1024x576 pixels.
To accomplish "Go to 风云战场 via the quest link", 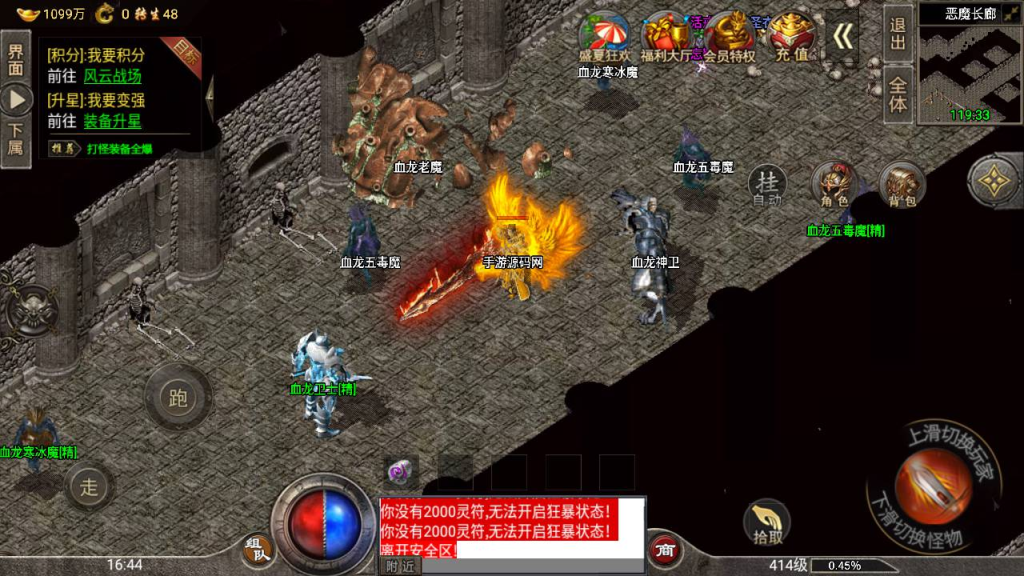I will pyautogui.click(x=112, y=76).
